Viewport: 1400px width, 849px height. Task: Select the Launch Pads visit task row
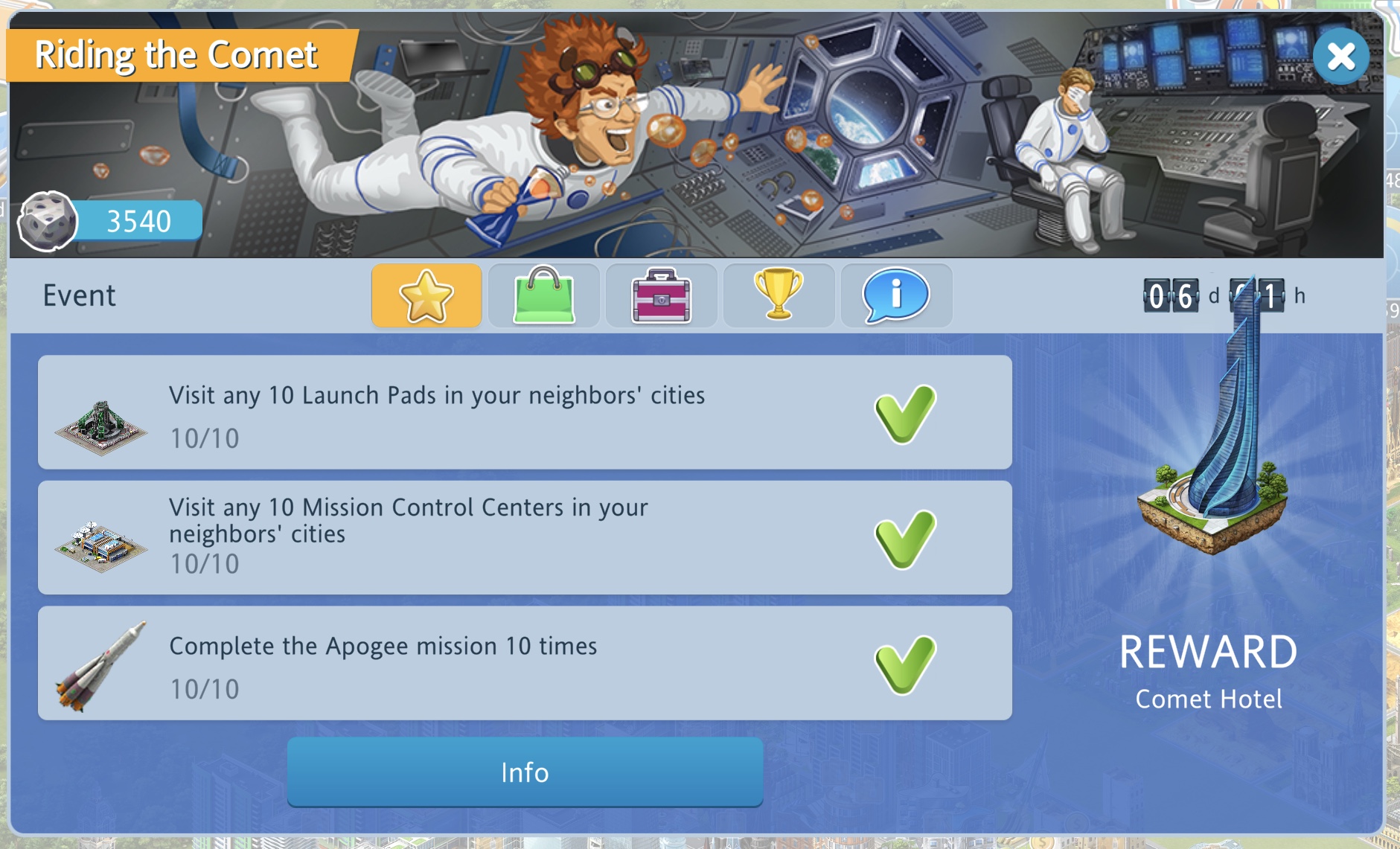tap(524, 412)
